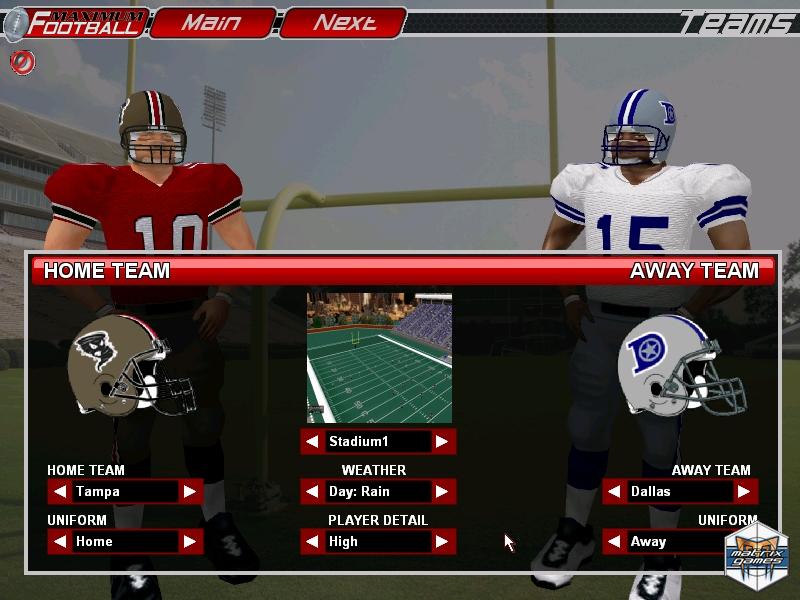Cycle away uniform to previous option
The height and width of the screenshot is (600, 800).
click(x=615, y=541)
